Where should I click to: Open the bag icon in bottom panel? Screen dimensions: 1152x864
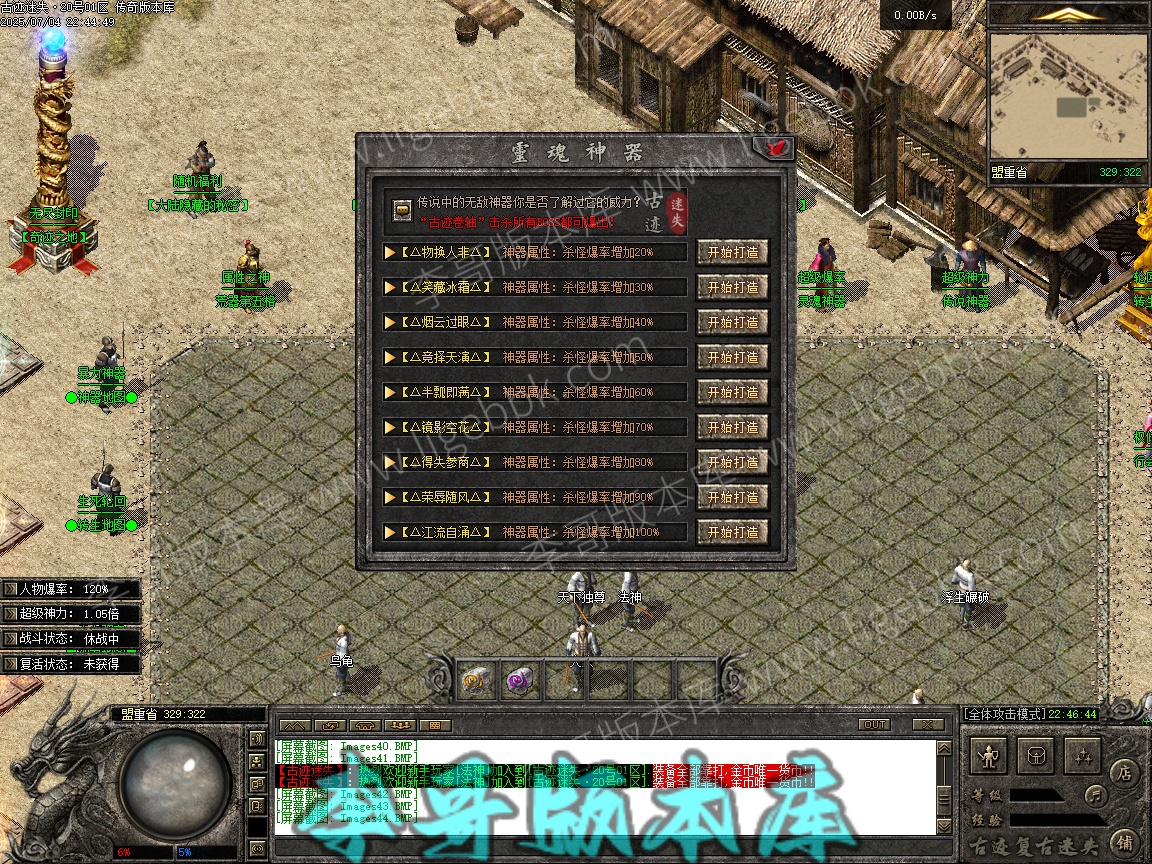1037,756
